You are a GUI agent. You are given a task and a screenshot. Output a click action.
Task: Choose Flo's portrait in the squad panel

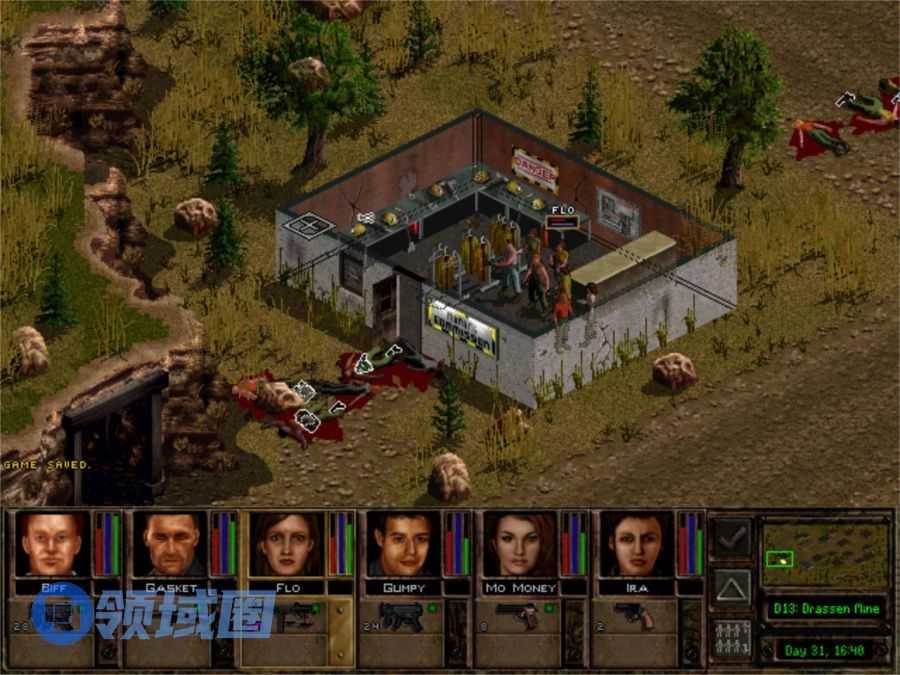point(287,544)
